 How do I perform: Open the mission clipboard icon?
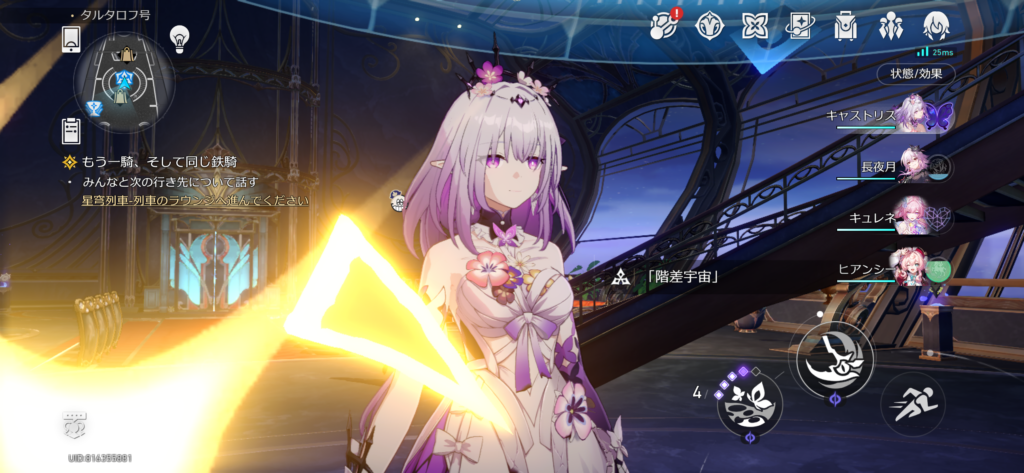tap(71, 129)
